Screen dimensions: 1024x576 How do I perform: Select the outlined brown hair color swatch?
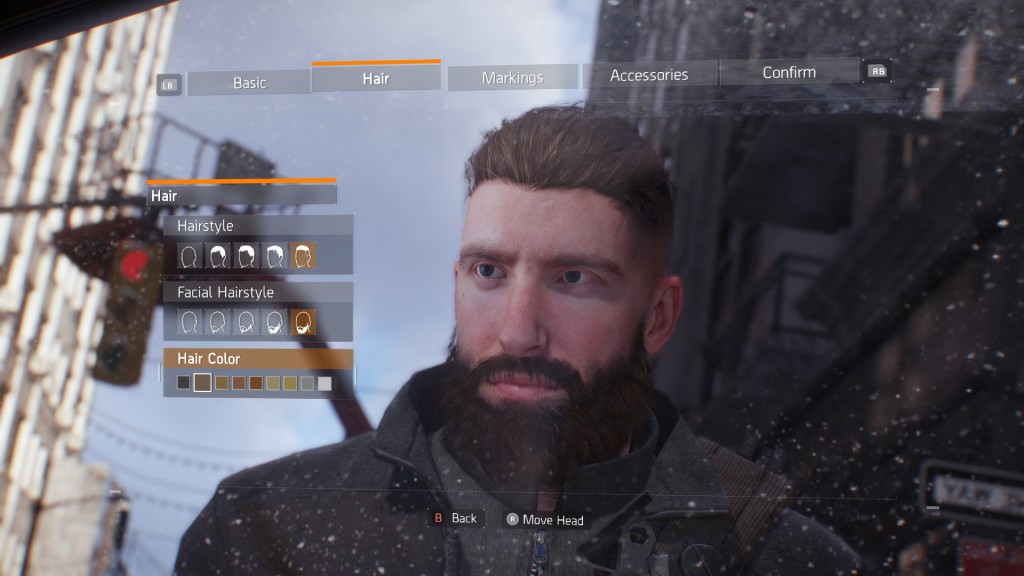pyautogui.click(x=203, y=383)
